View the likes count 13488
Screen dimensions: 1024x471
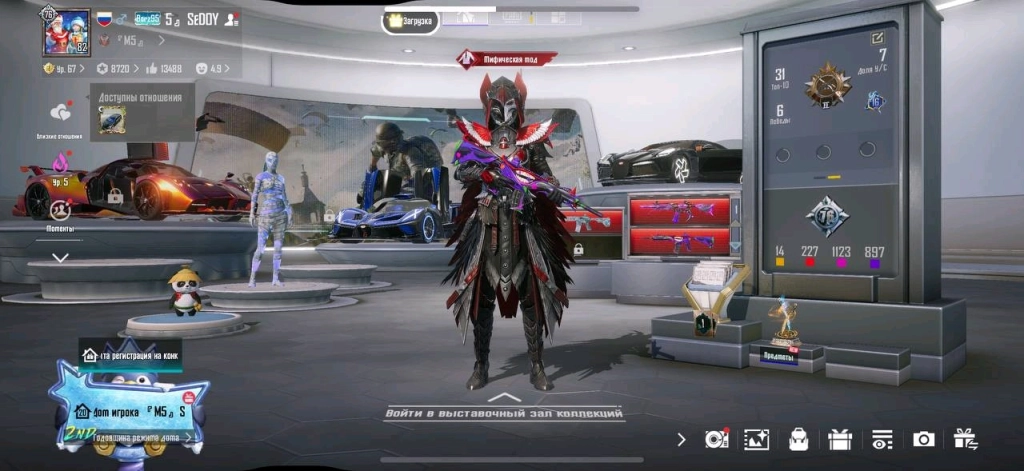pyautogui.click(x=164, y=68)
